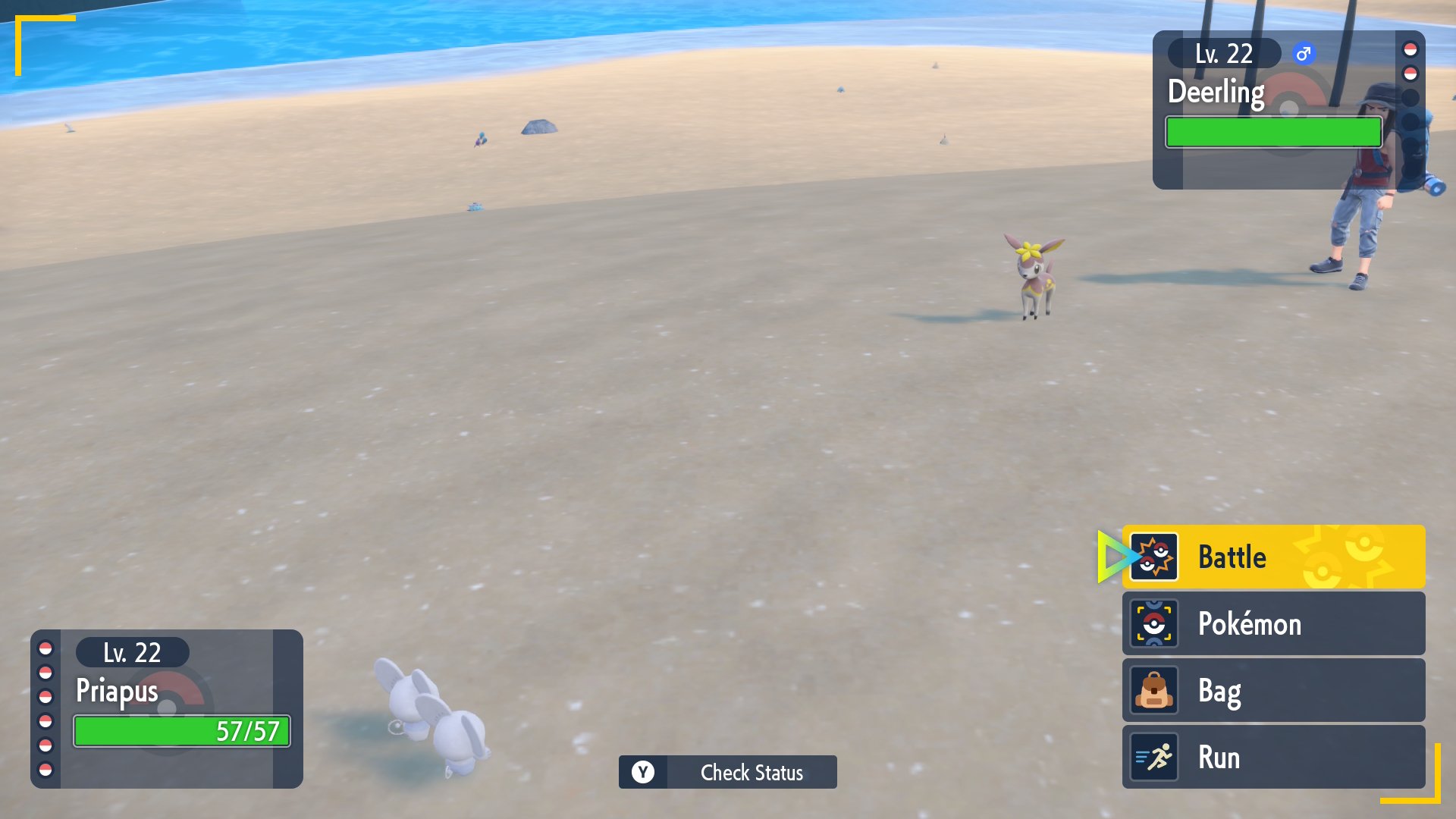Image resolution: width=1456 pixels, height=819 pixels.
Task: Select Priapus's status panel
Action: click(167, 708)
